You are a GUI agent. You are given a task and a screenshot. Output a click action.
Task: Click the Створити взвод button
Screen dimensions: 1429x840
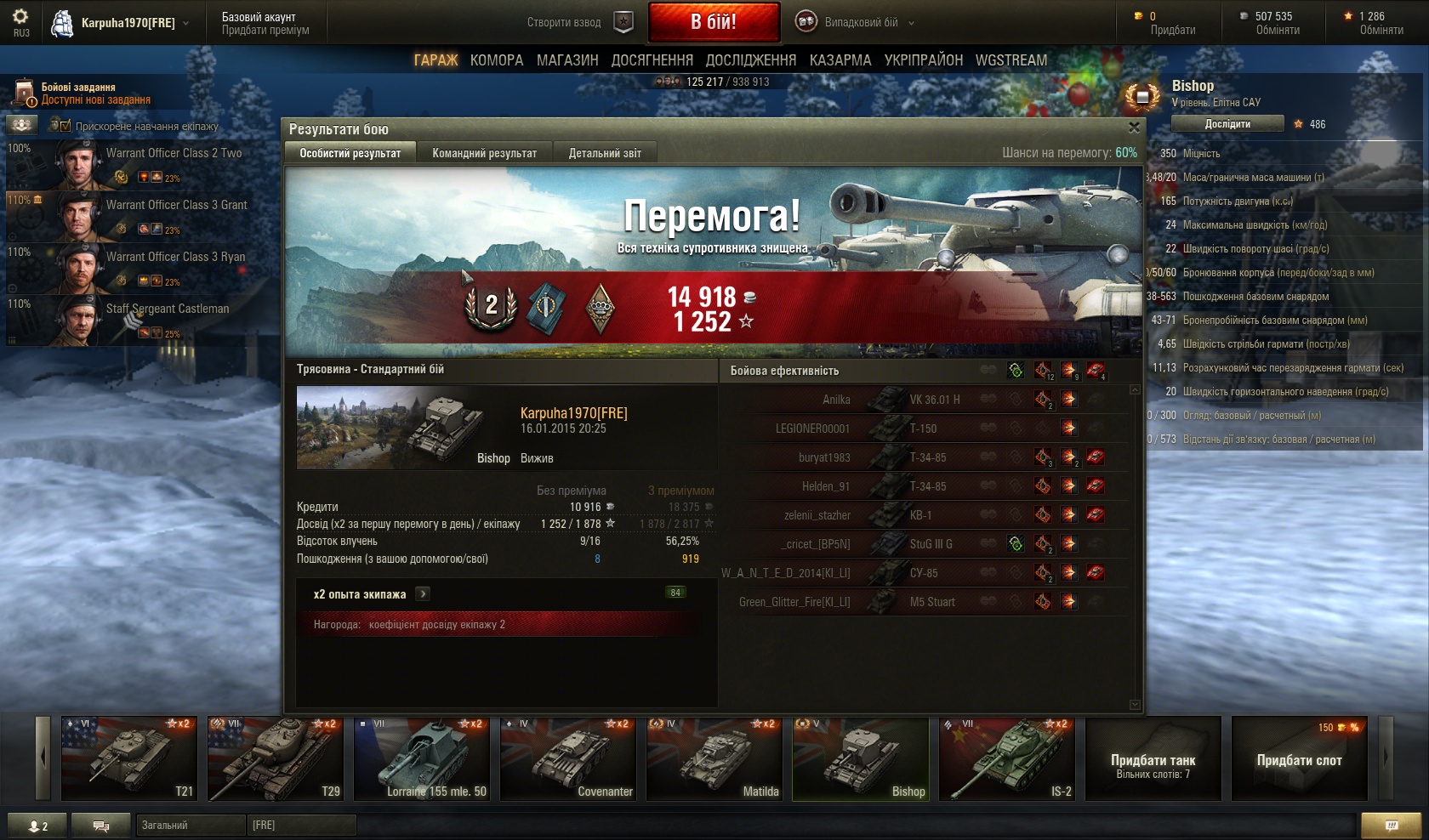580,23
